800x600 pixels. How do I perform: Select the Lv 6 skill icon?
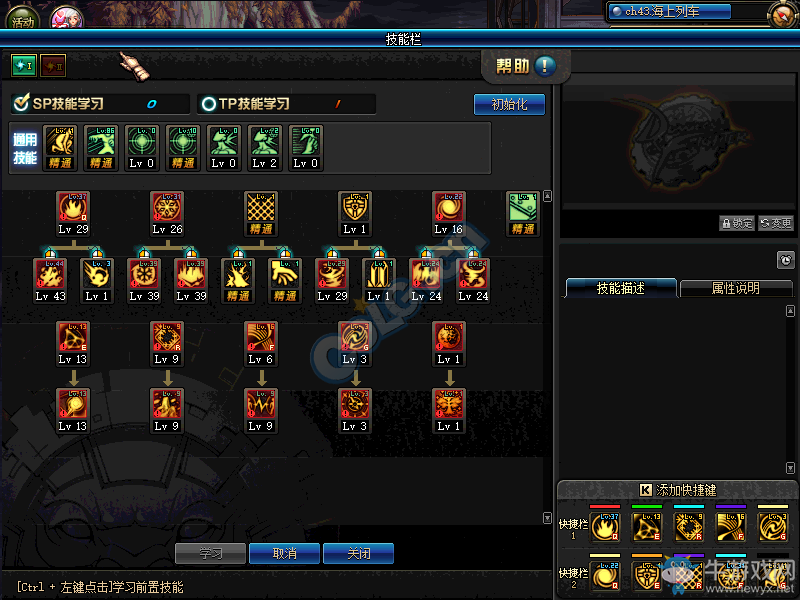point(261,337)
